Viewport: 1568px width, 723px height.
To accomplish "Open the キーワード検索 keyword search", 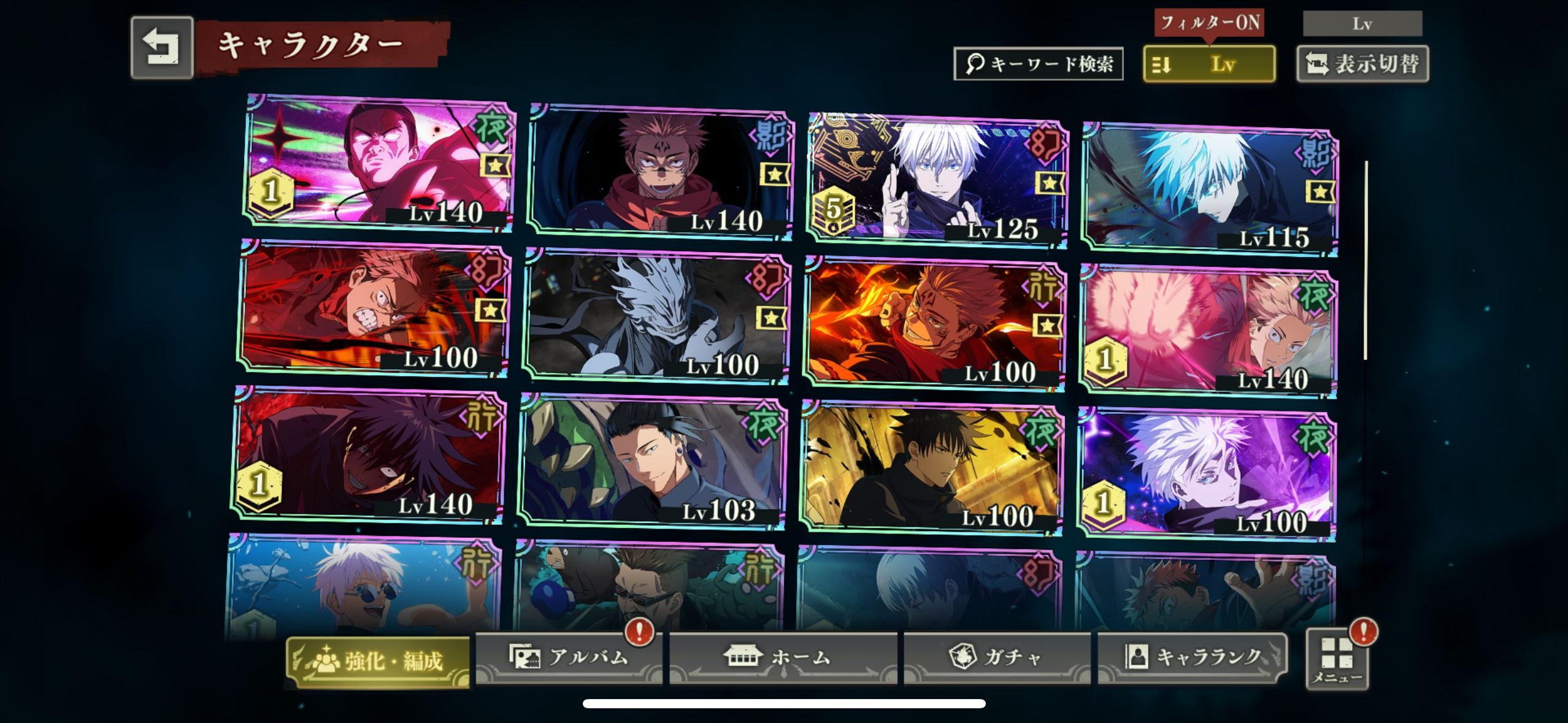I will 1038,64.
